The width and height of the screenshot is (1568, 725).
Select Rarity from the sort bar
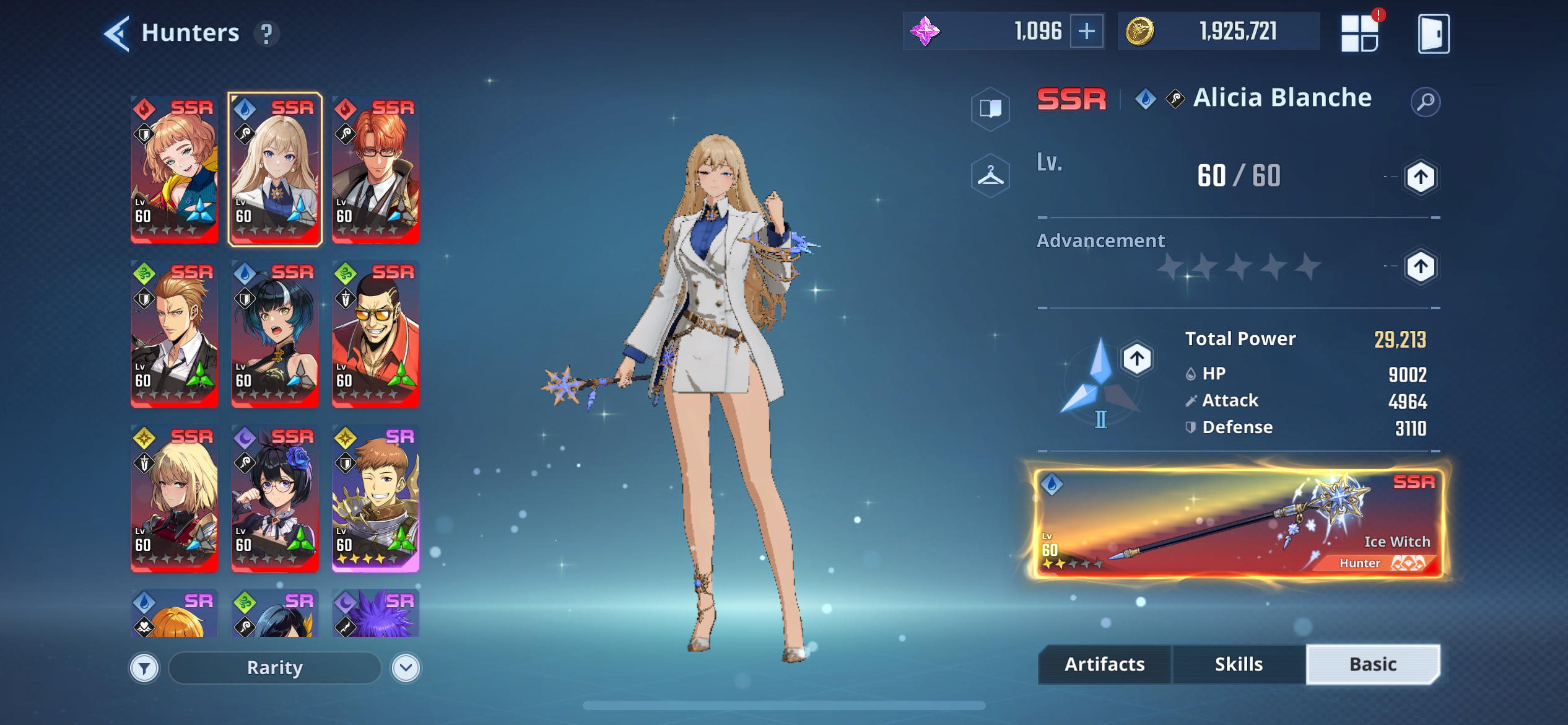pyautogui.click(x=274, y=668)
